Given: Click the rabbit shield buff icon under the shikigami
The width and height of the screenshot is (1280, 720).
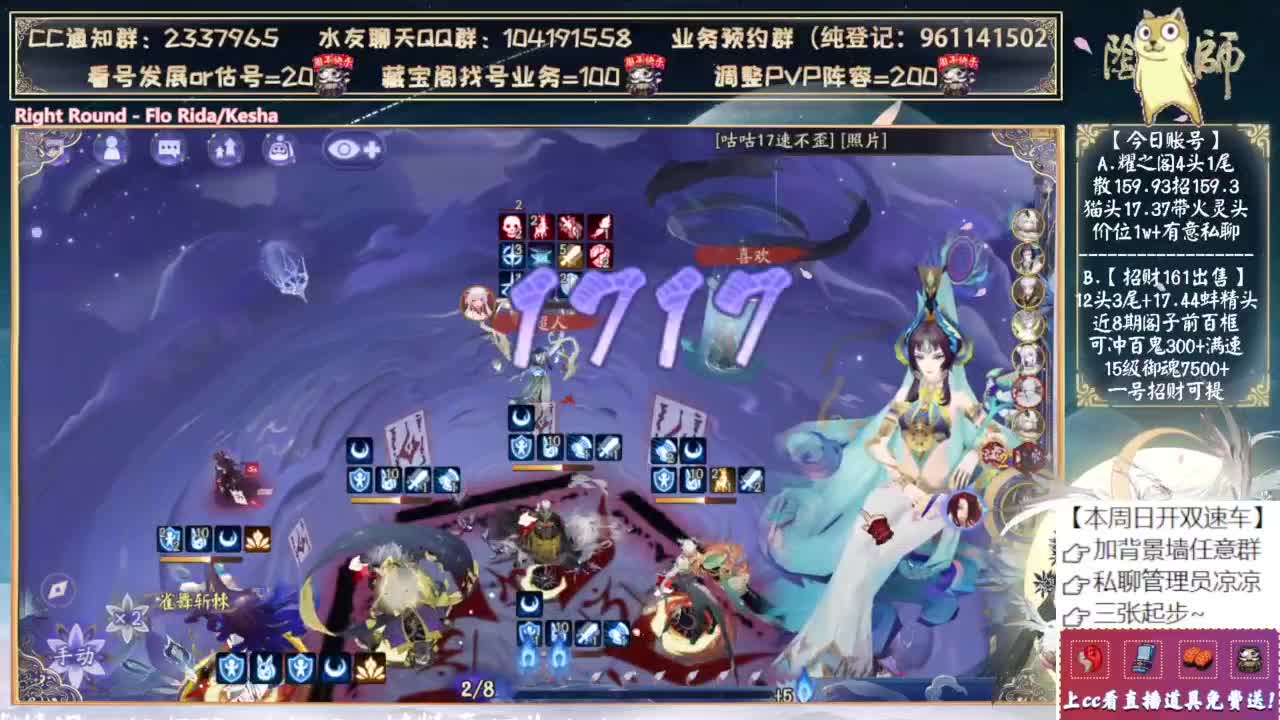Looking at the screenshot, I should point(264,668).
